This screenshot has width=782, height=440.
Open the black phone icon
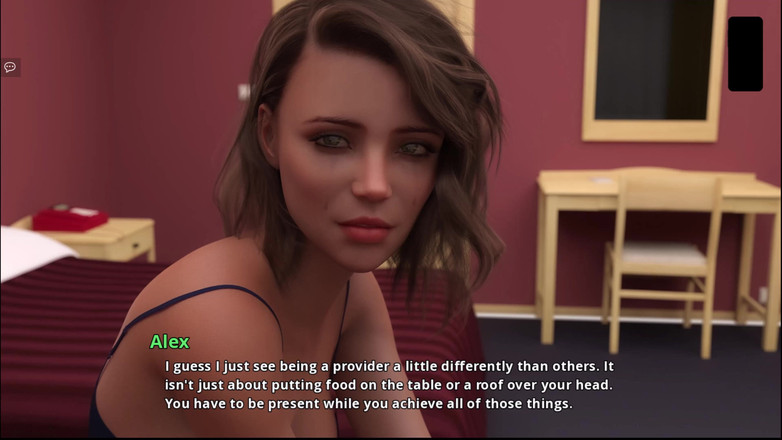coord(745,54)
